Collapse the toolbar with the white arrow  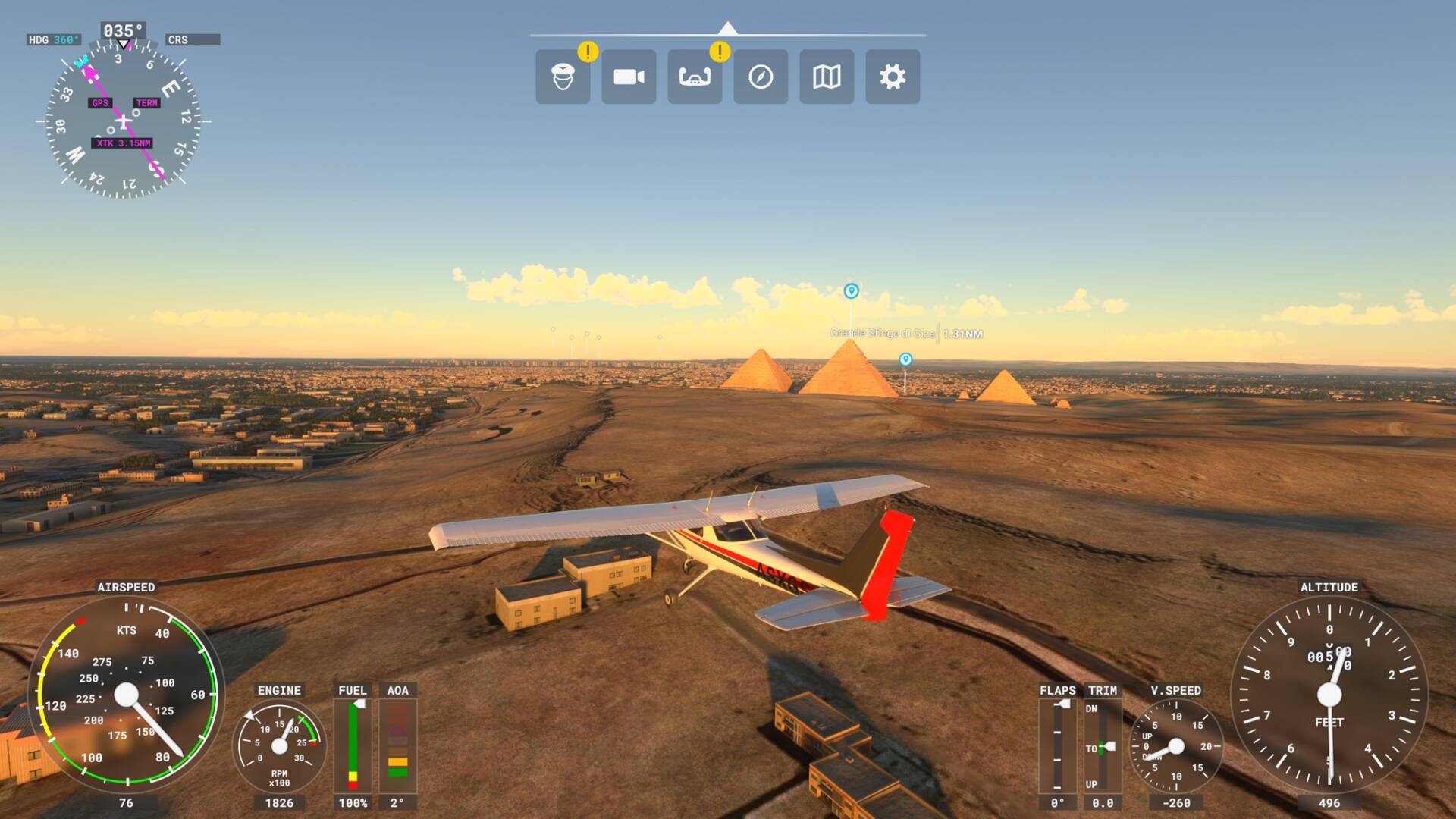tap(728, 27)
